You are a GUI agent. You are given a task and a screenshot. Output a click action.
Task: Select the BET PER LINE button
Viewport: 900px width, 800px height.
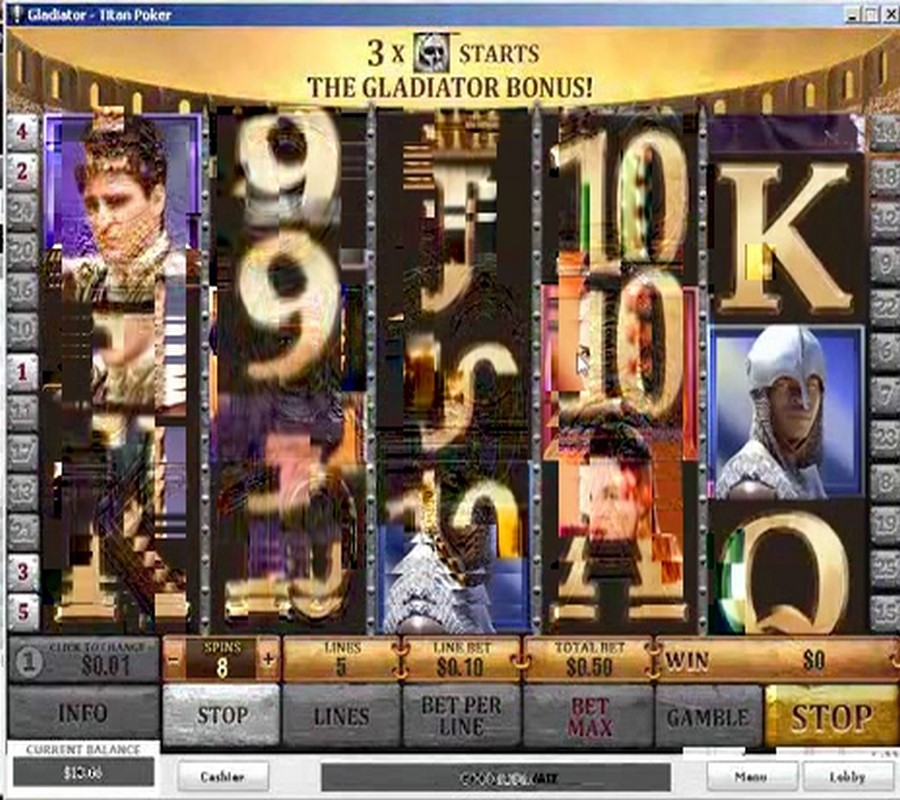point(461,715)
